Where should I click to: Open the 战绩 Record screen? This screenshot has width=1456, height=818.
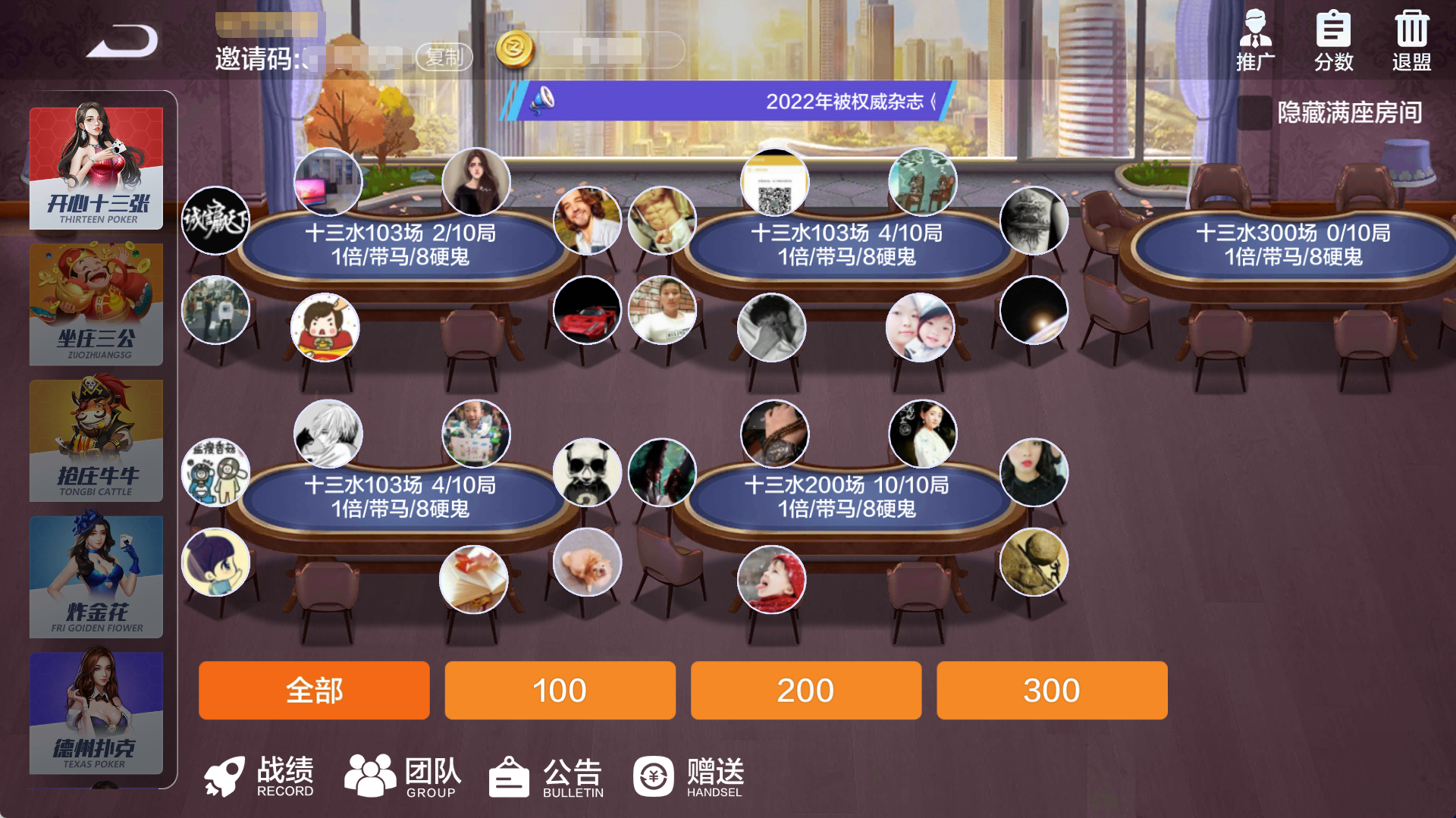pos(259,776)
